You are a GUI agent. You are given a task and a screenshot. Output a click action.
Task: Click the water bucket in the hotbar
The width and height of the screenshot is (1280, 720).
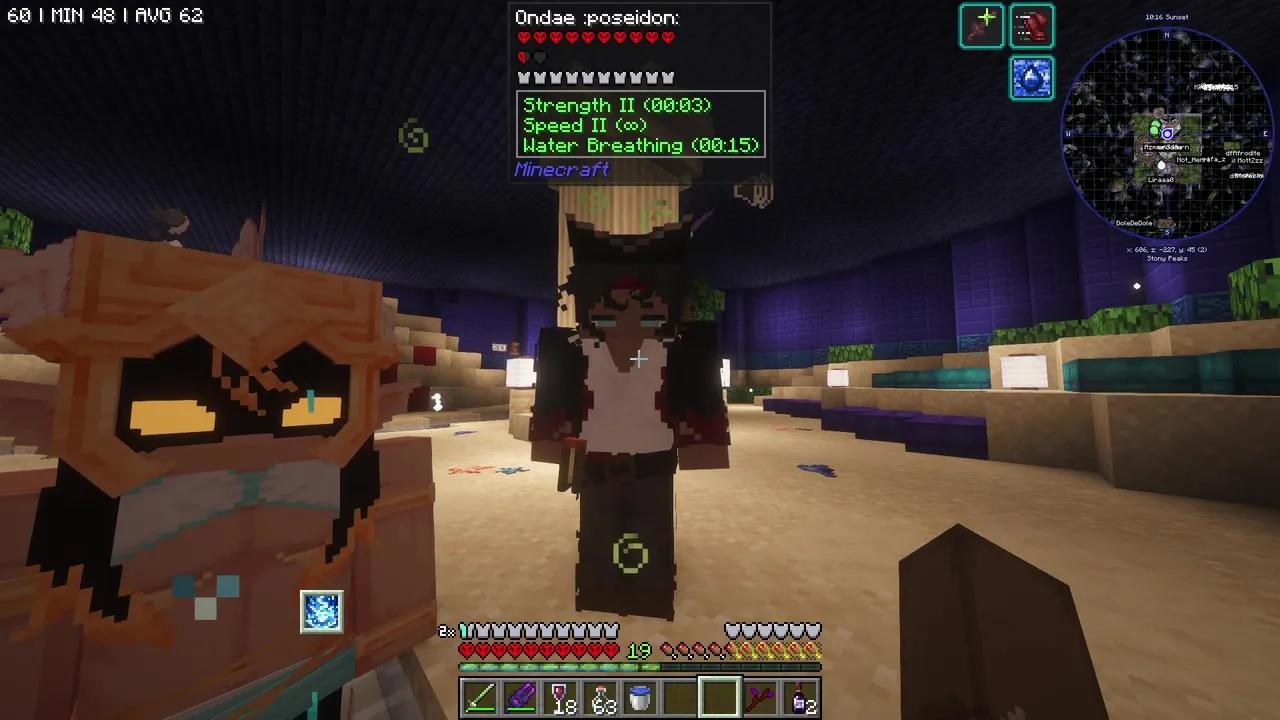click(x=641, y=695)
